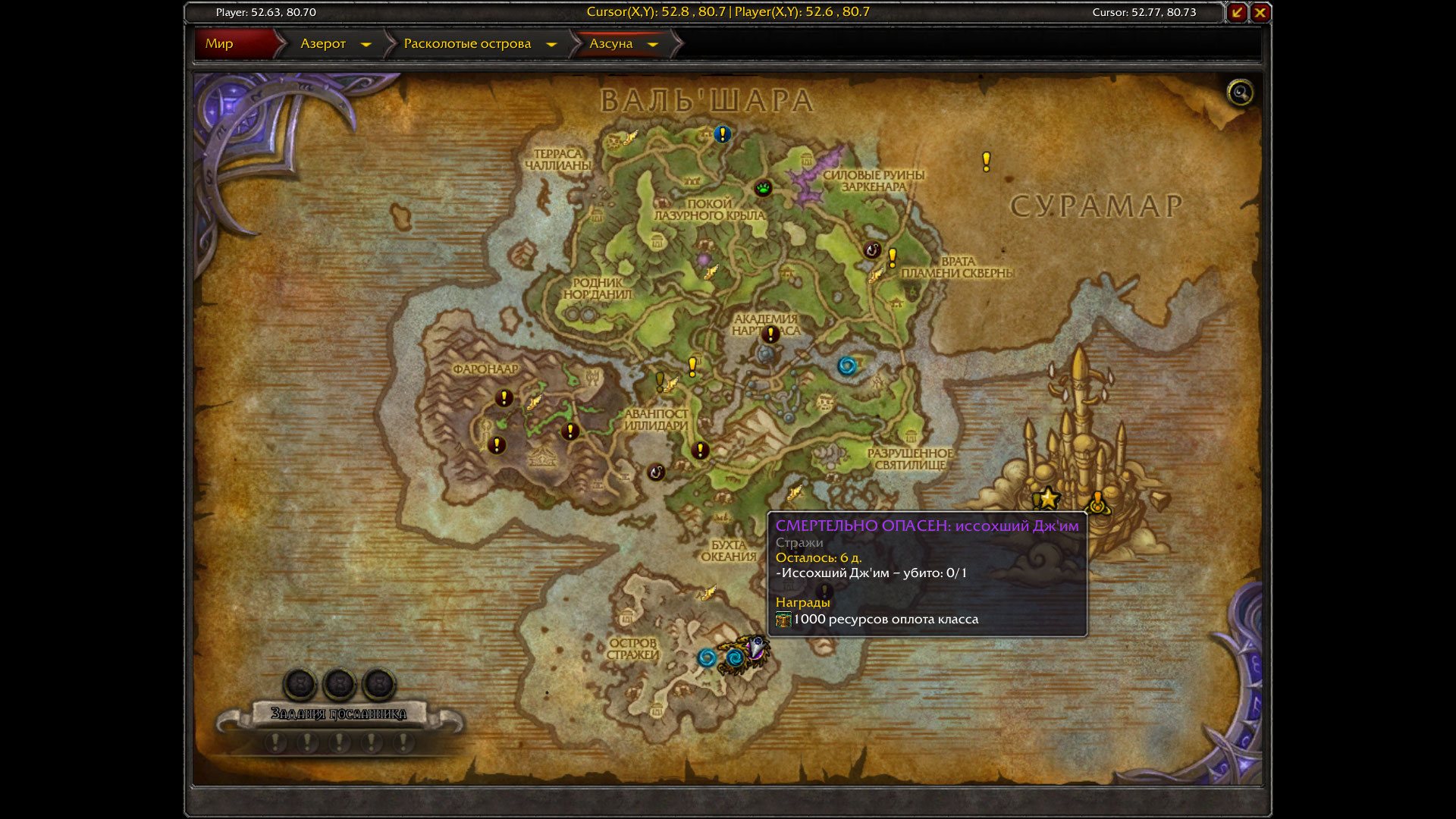Go to the Мир map level
Screen dimensions: 1456x819
(219, 44)
